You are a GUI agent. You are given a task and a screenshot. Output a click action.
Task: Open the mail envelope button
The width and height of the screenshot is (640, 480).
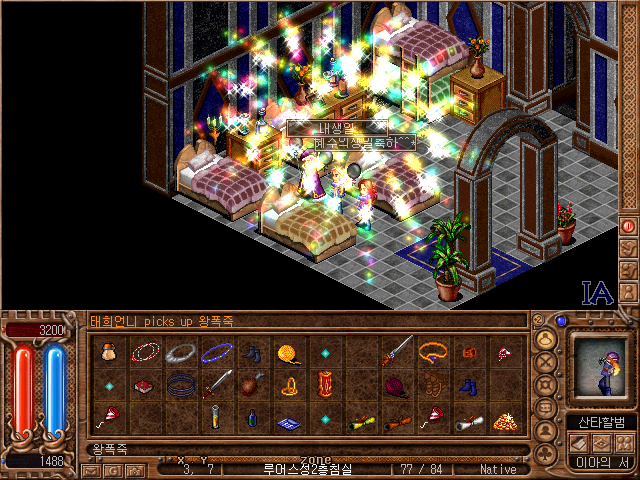click(x=92, y=469)
